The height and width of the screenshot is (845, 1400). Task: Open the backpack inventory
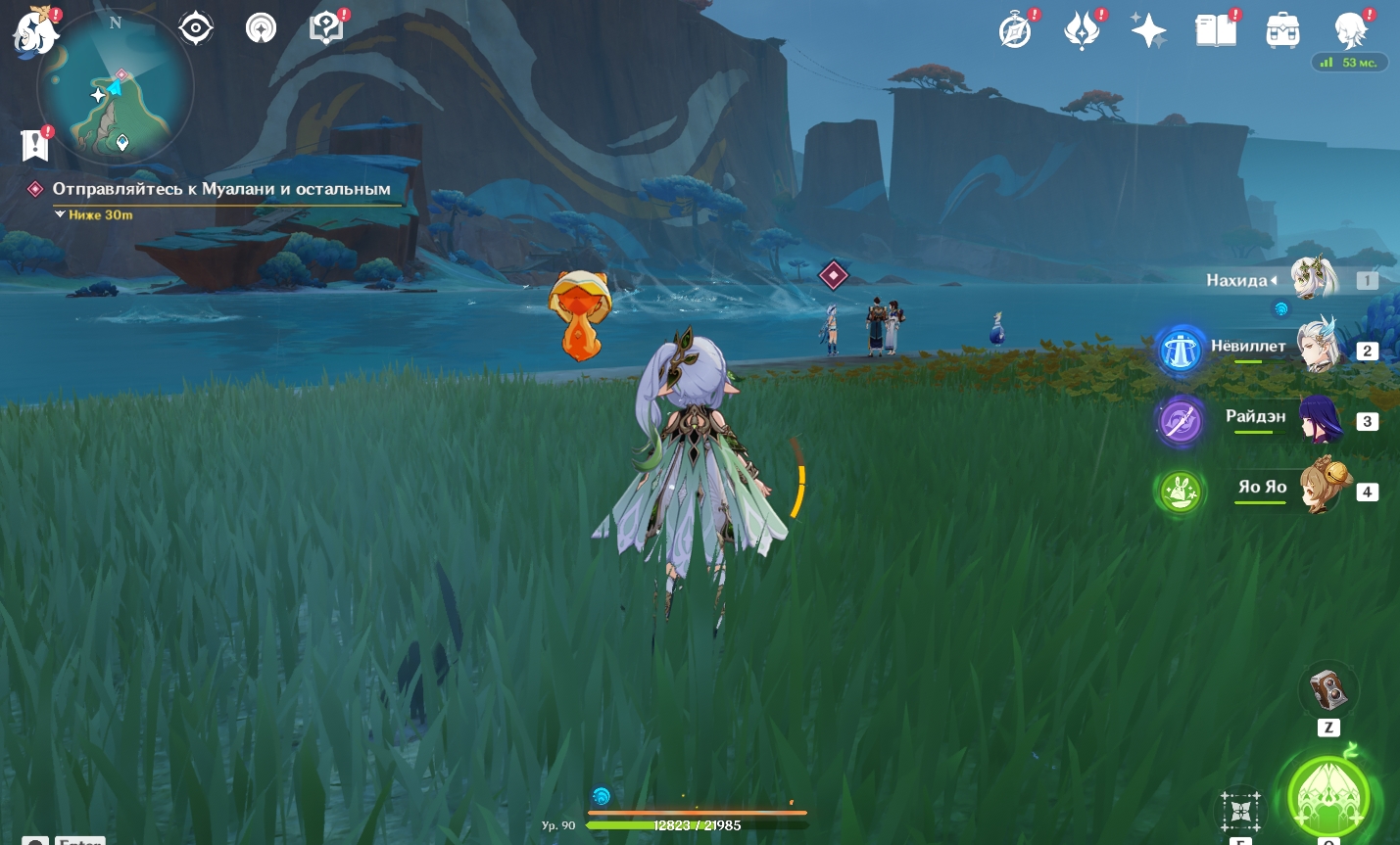(1282, 30)
